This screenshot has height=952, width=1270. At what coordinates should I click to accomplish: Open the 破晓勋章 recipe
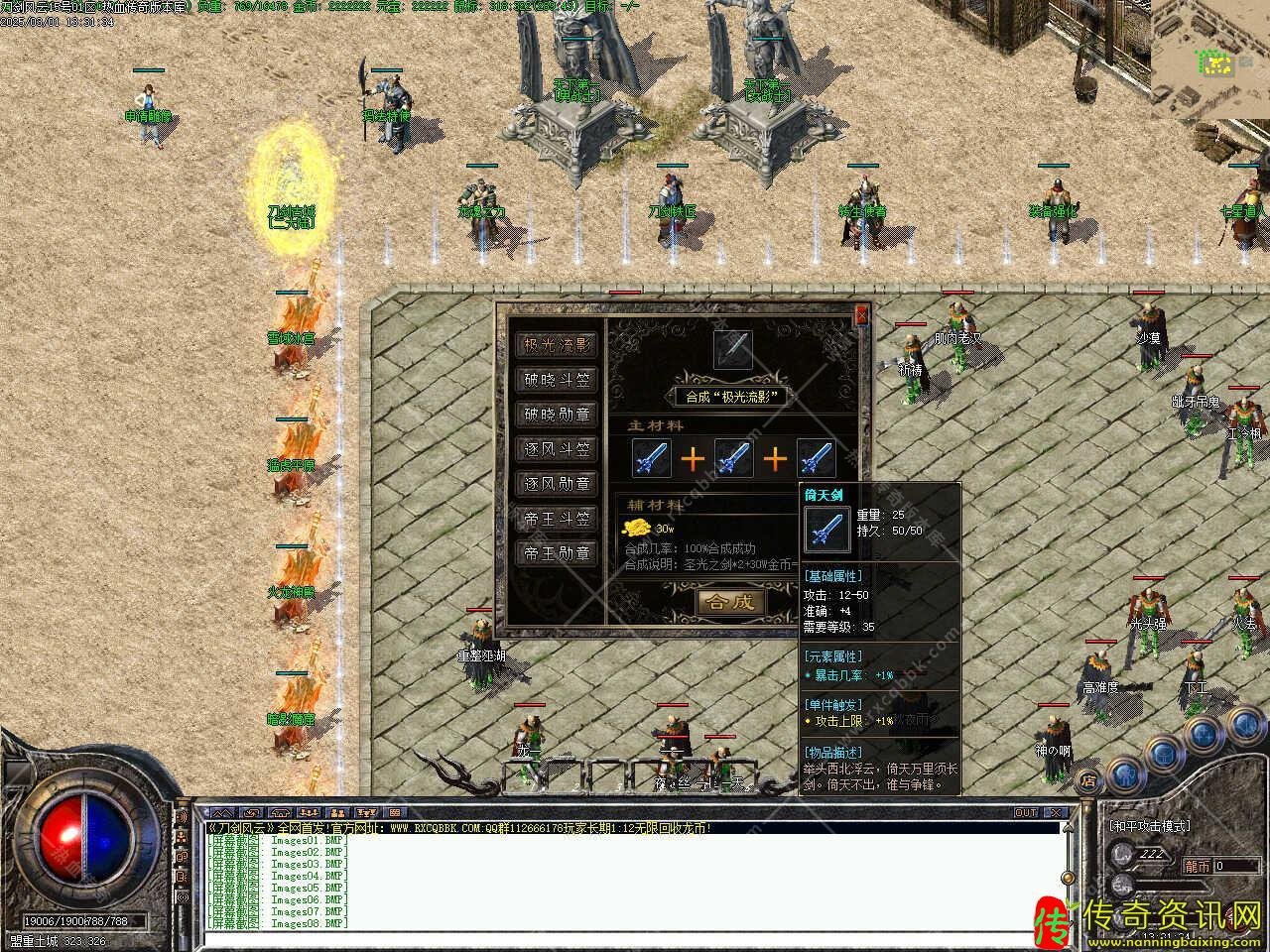(558, 415)
